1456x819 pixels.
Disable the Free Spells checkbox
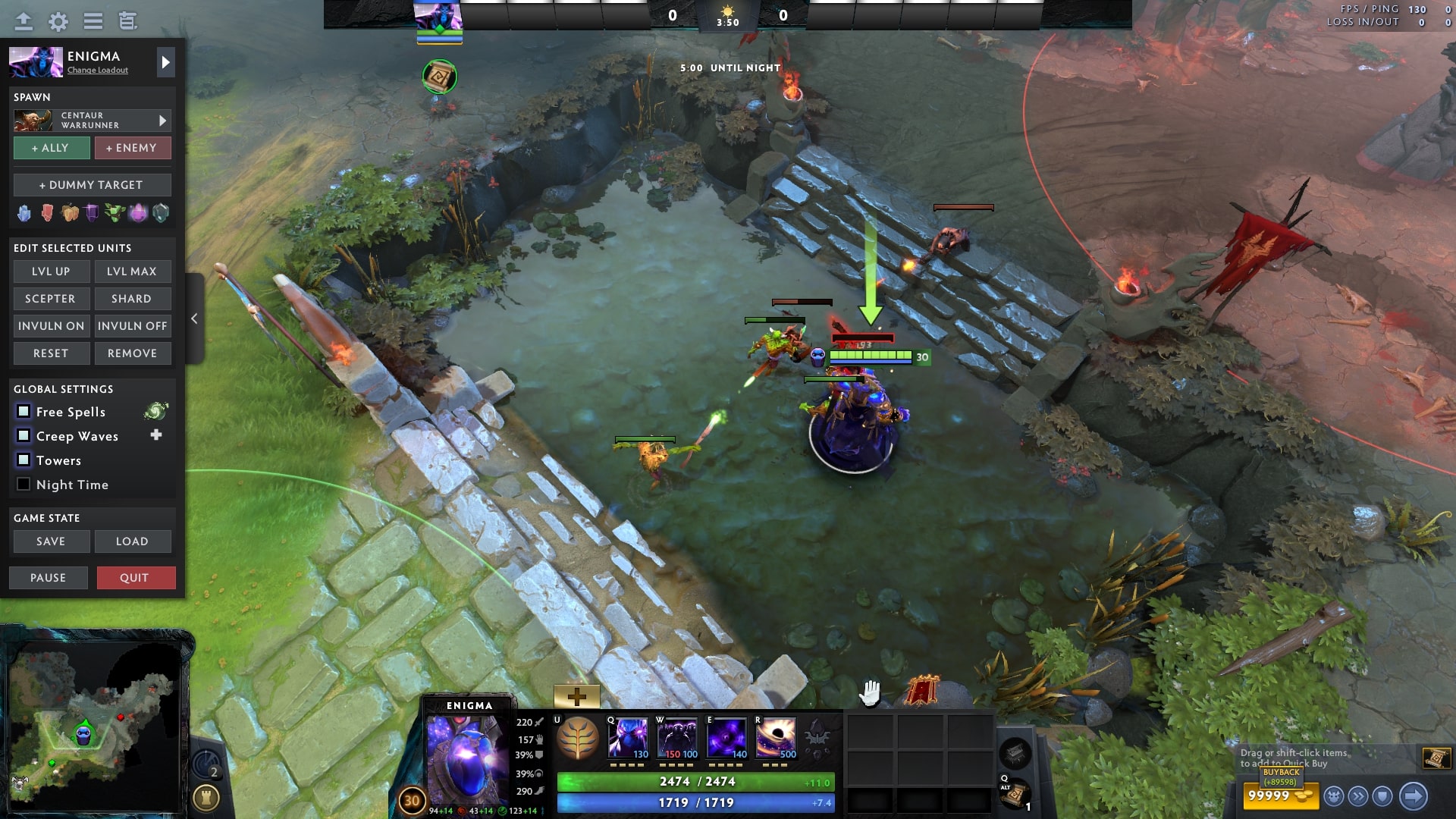[x=24, y=412]
